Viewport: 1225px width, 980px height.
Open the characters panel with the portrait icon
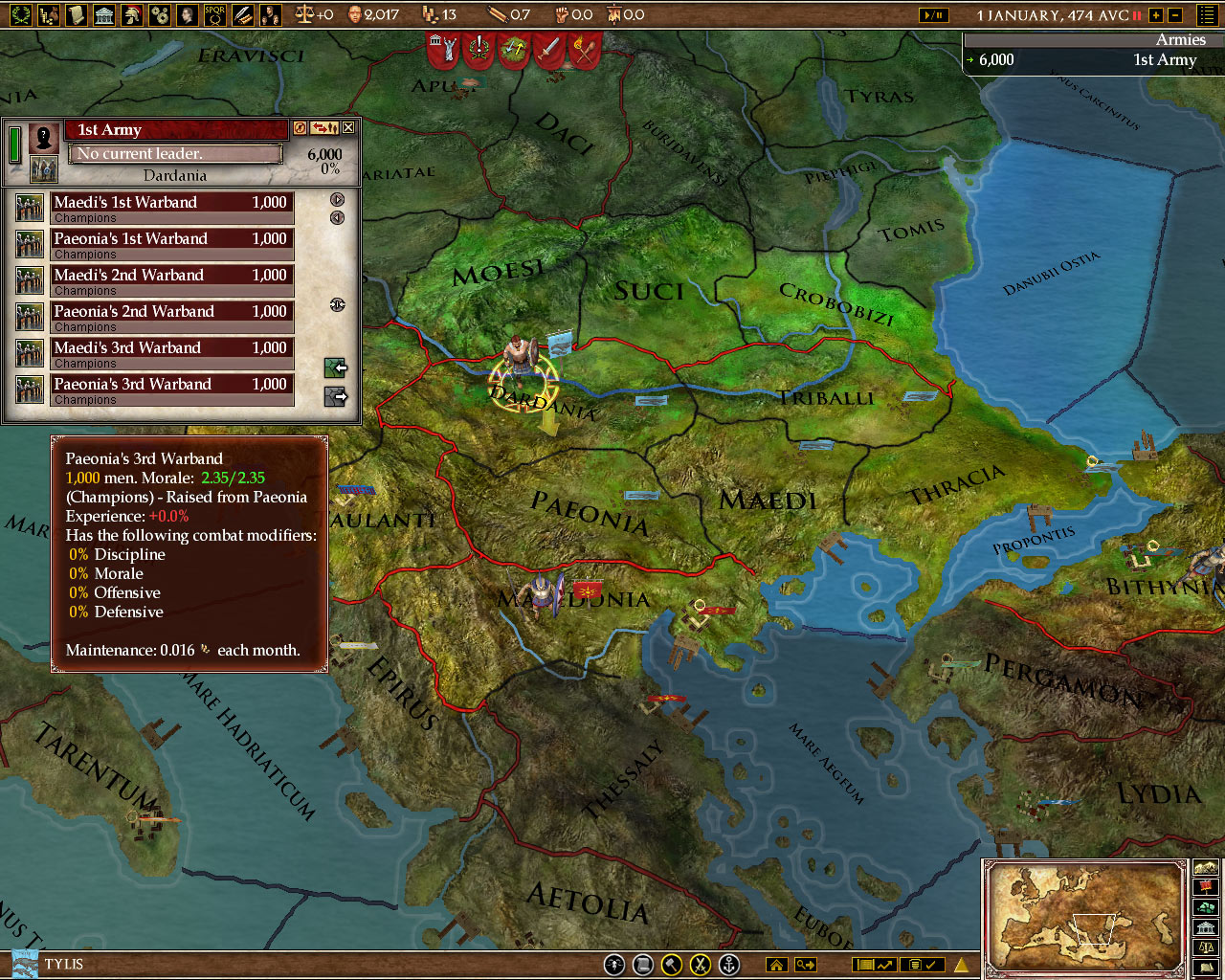point(187,14)
